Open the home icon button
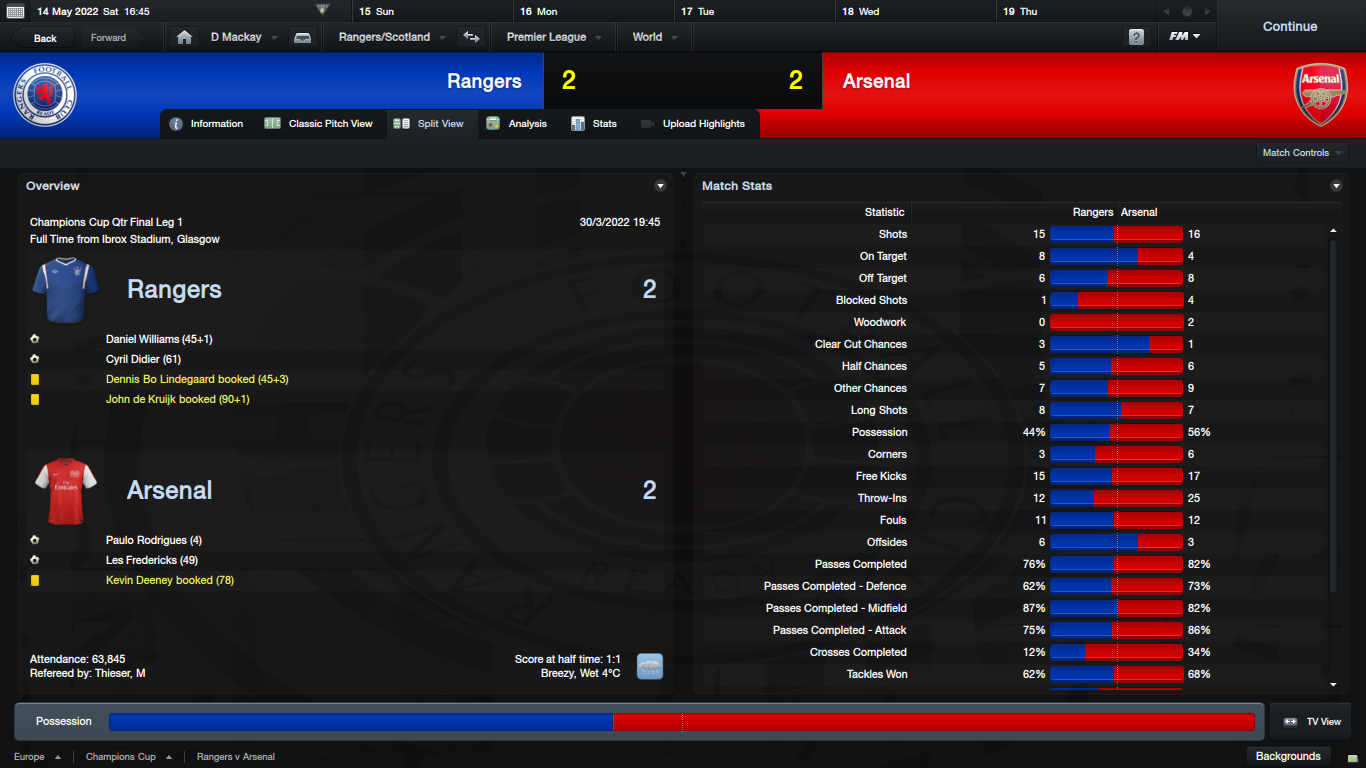This screenshot has height=768, width=1366. point(184,38)
